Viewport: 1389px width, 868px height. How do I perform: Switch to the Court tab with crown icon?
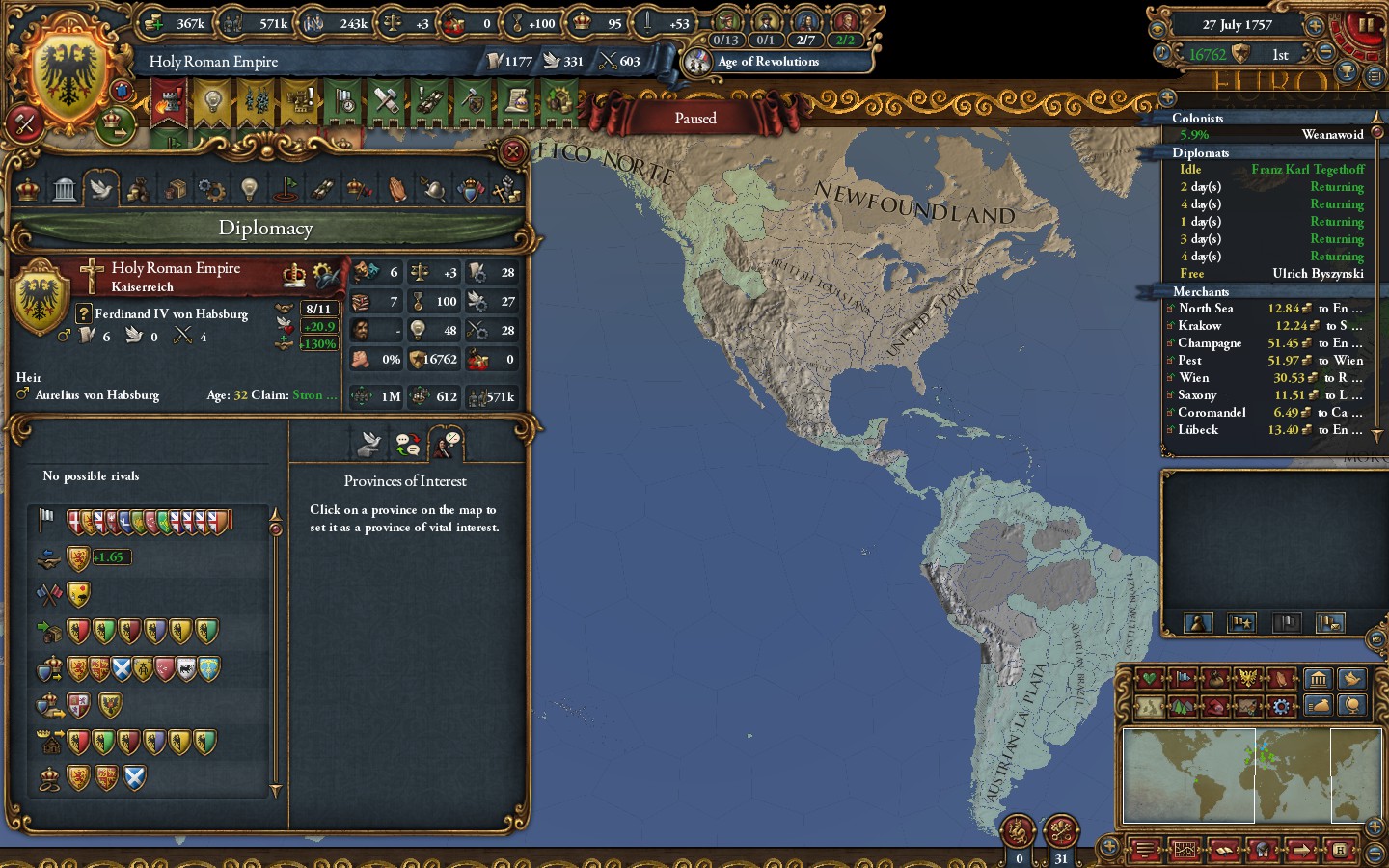[x=28, y=189]
